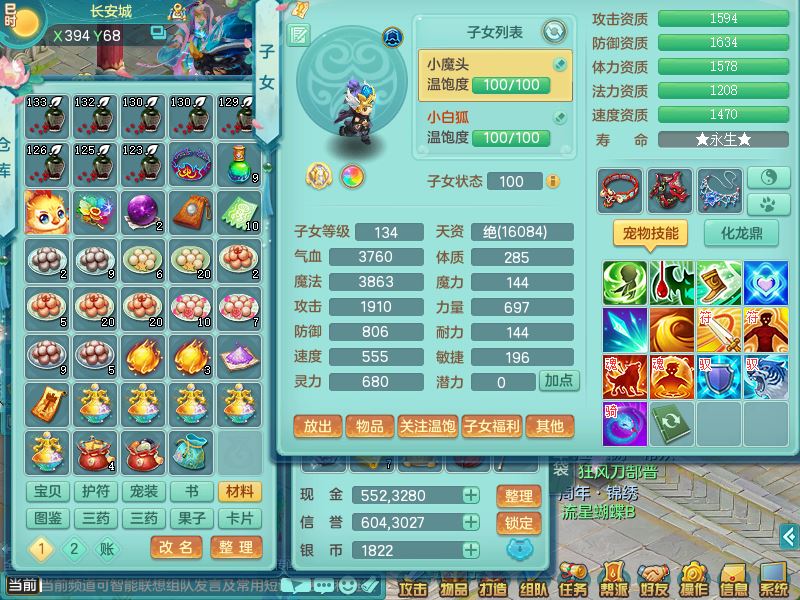Click the 其他 button
Viewport: 800px width, 600px height.
(550, 427)
